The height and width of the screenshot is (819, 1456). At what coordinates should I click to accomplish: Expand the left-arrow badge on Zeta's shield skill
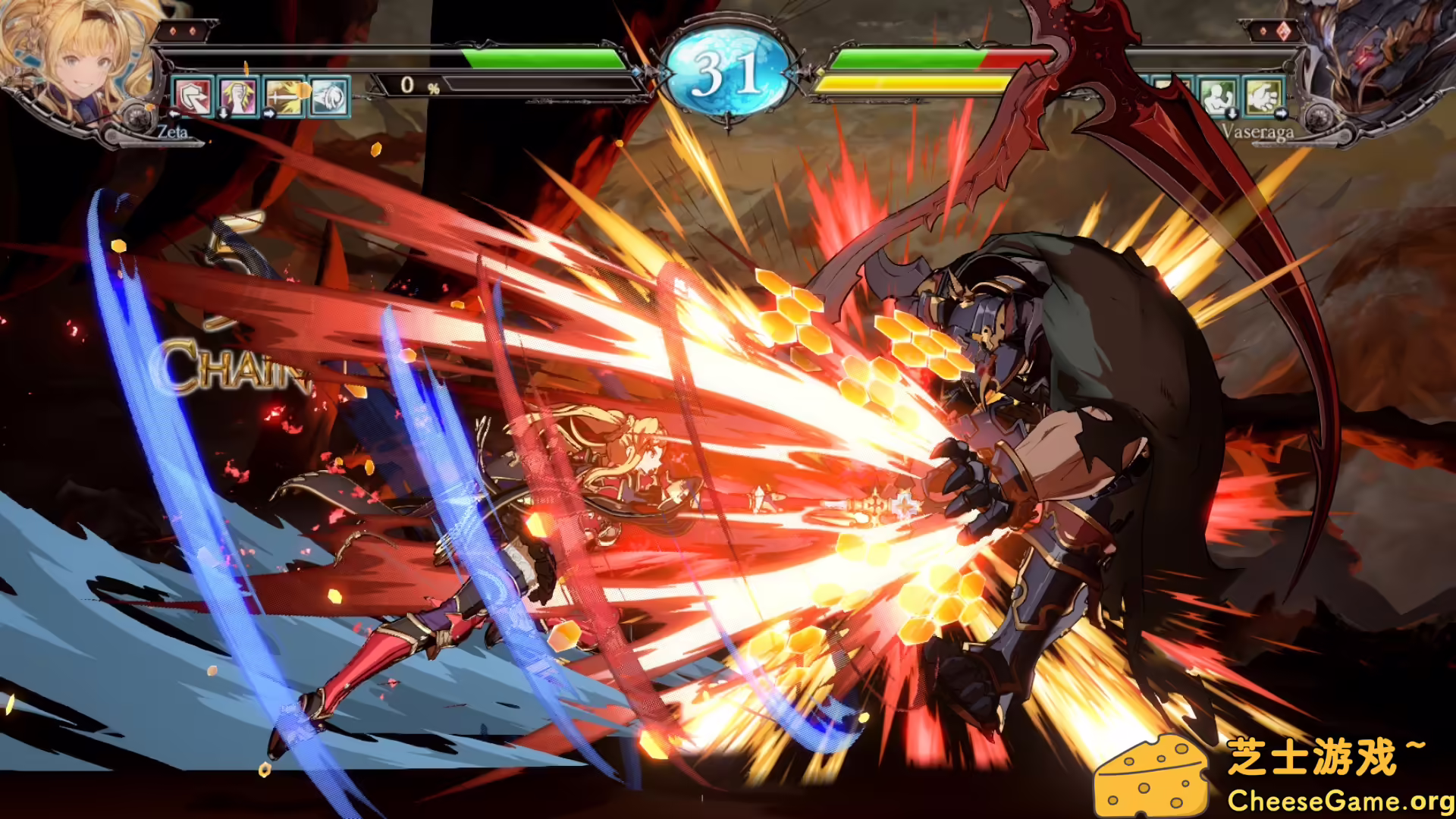point(174,115)
